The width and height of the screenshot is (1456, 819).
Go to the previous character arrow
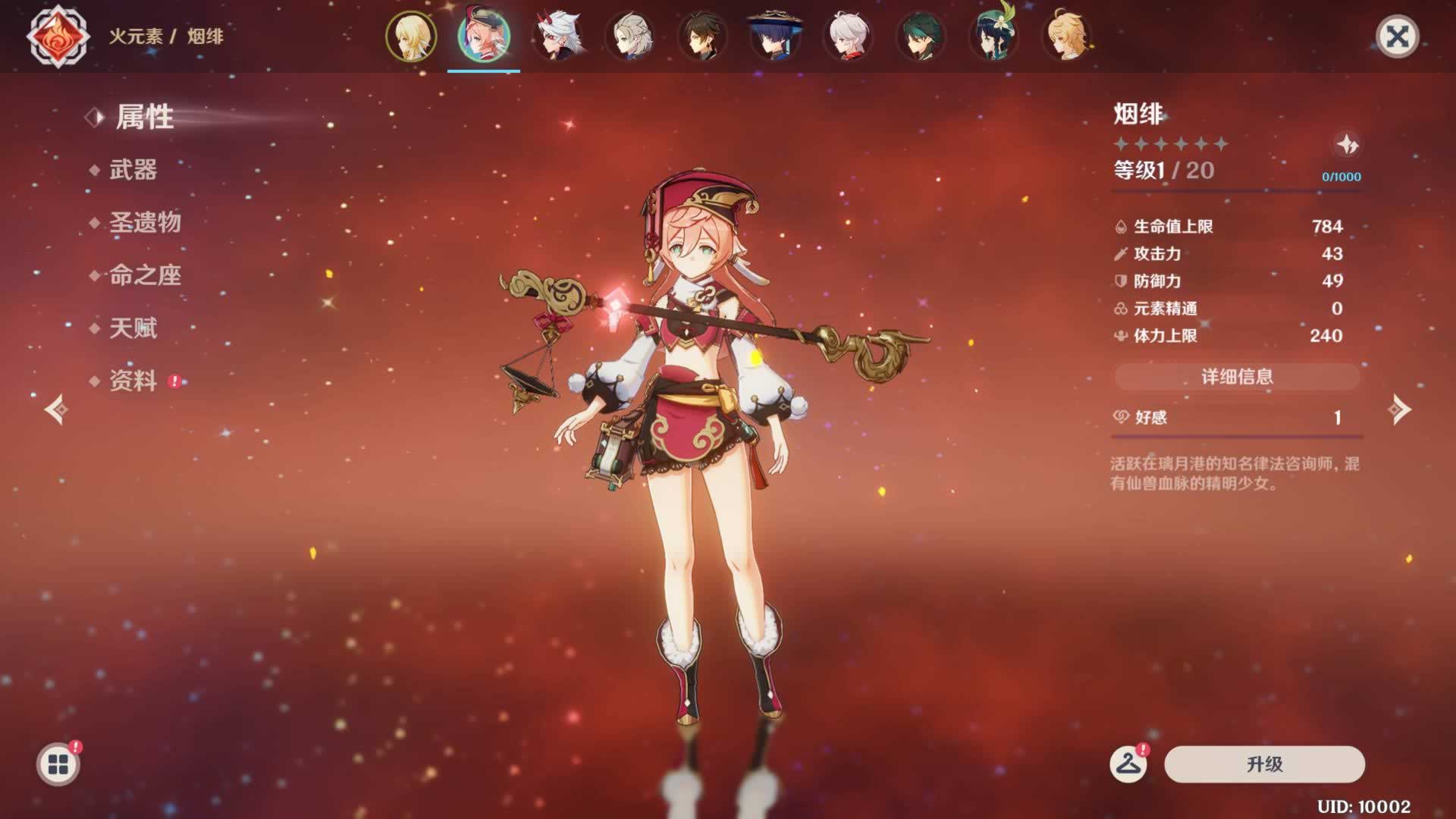57,409
